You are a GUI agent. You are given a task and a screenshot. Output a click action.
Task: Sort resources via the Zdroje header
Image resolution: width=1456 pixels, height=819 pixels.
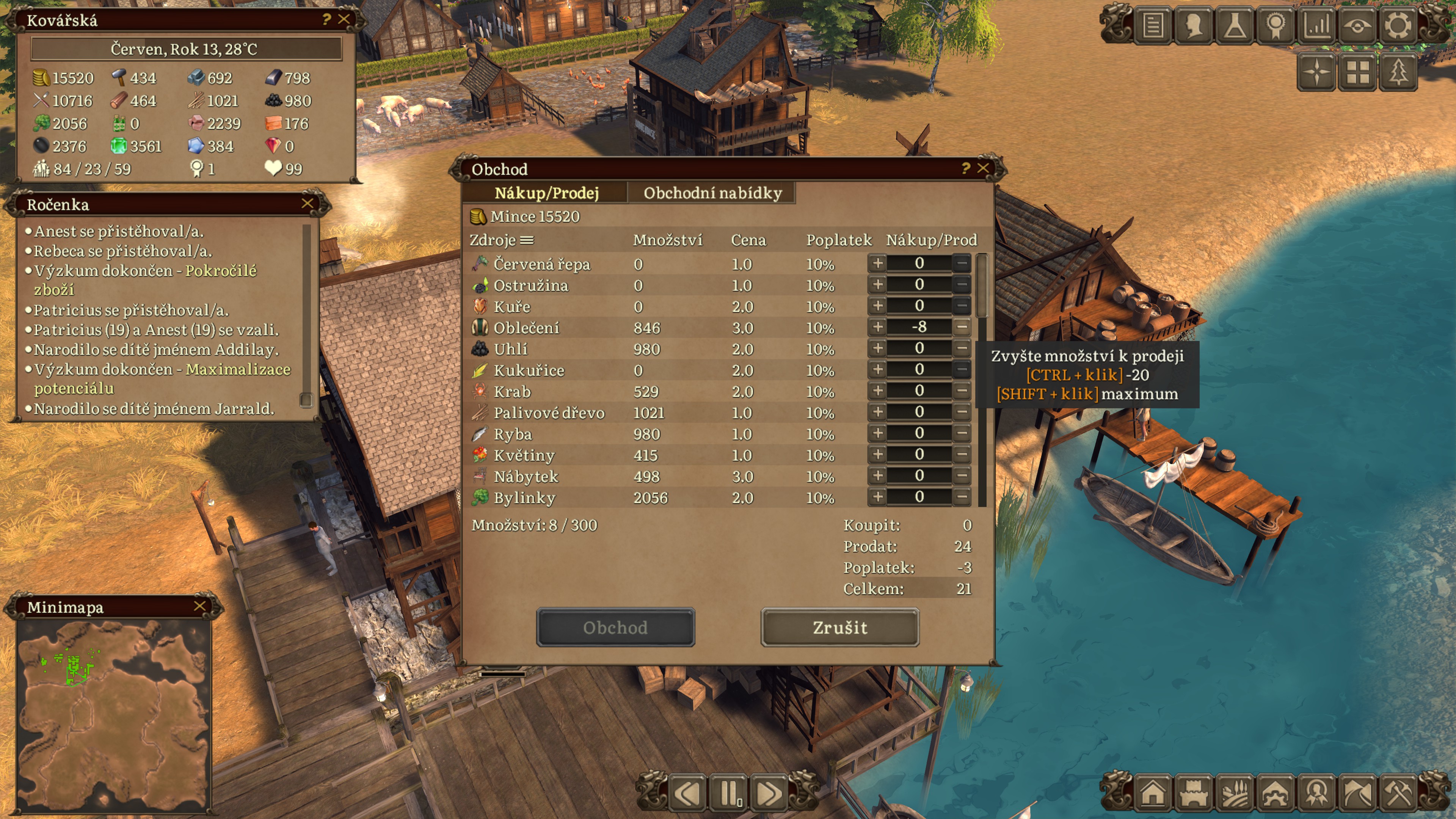coord(501,240)
